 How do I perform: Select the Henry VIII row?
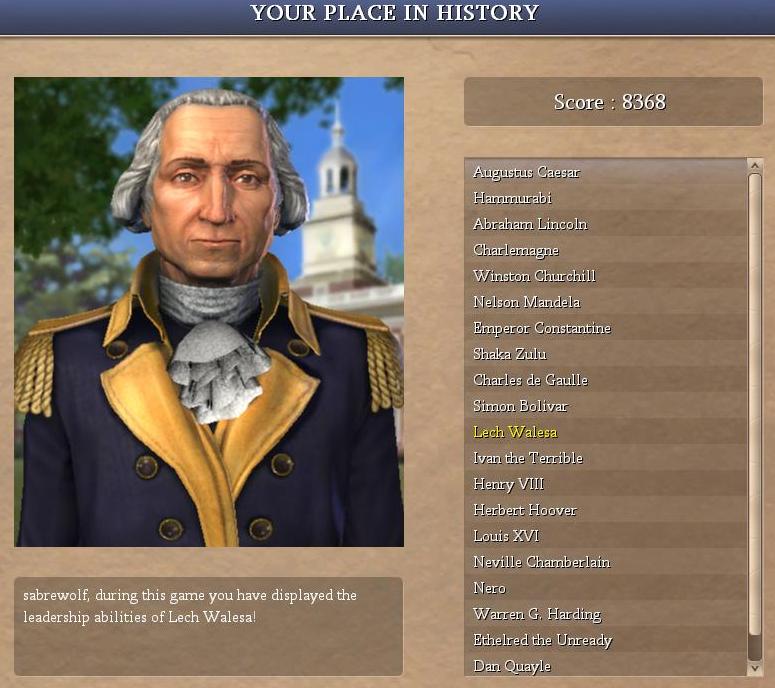[508, 484]
